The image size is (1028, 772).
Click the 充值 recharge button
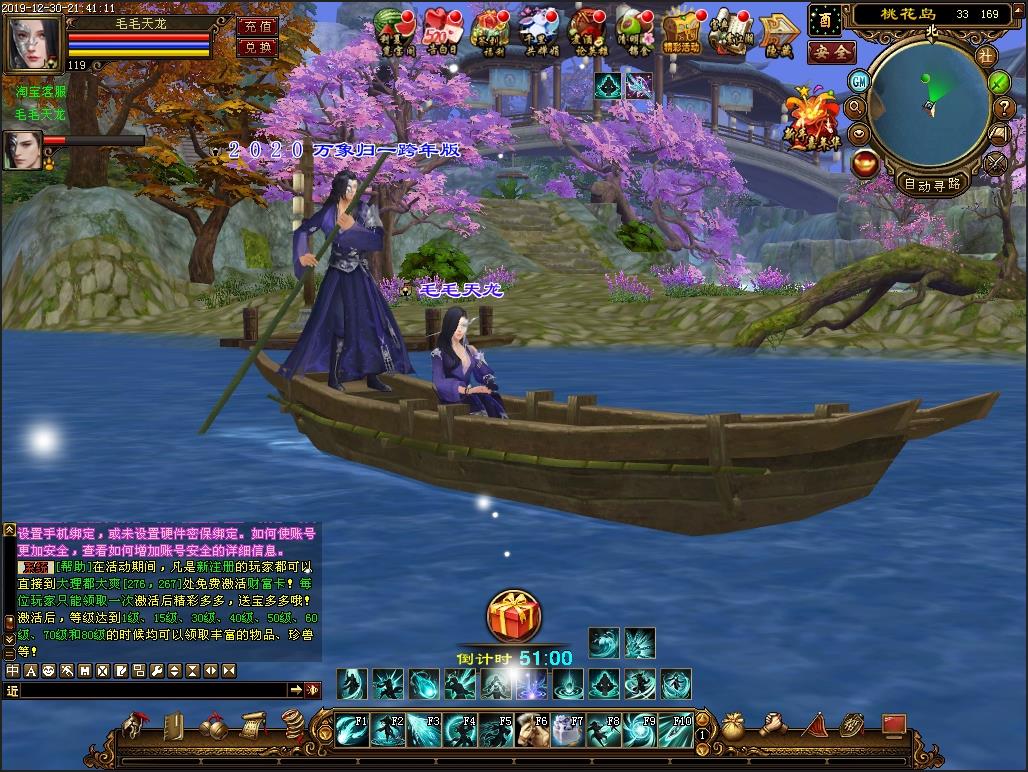pos(257,26)
